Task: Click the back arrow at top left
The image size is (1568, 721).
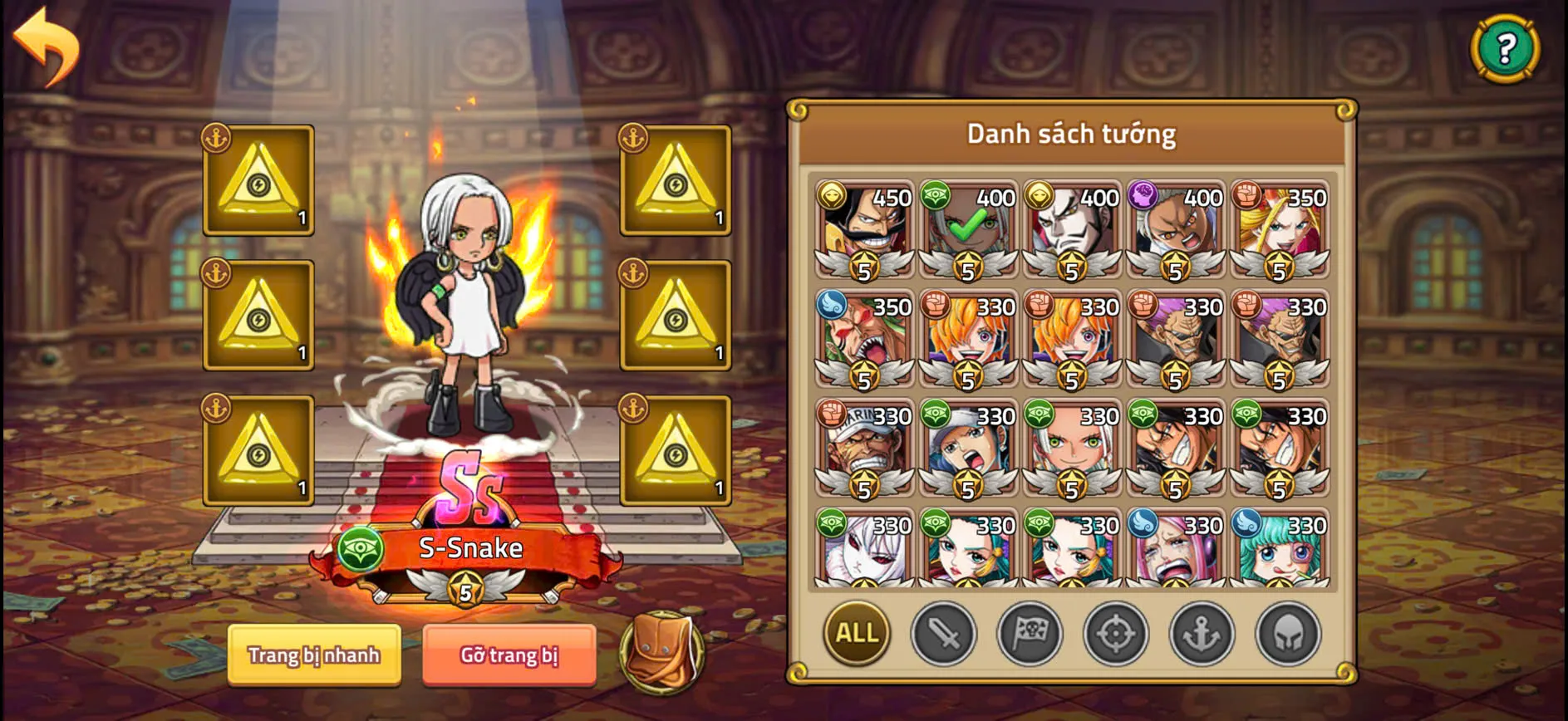Action: [x=46, y=46]
